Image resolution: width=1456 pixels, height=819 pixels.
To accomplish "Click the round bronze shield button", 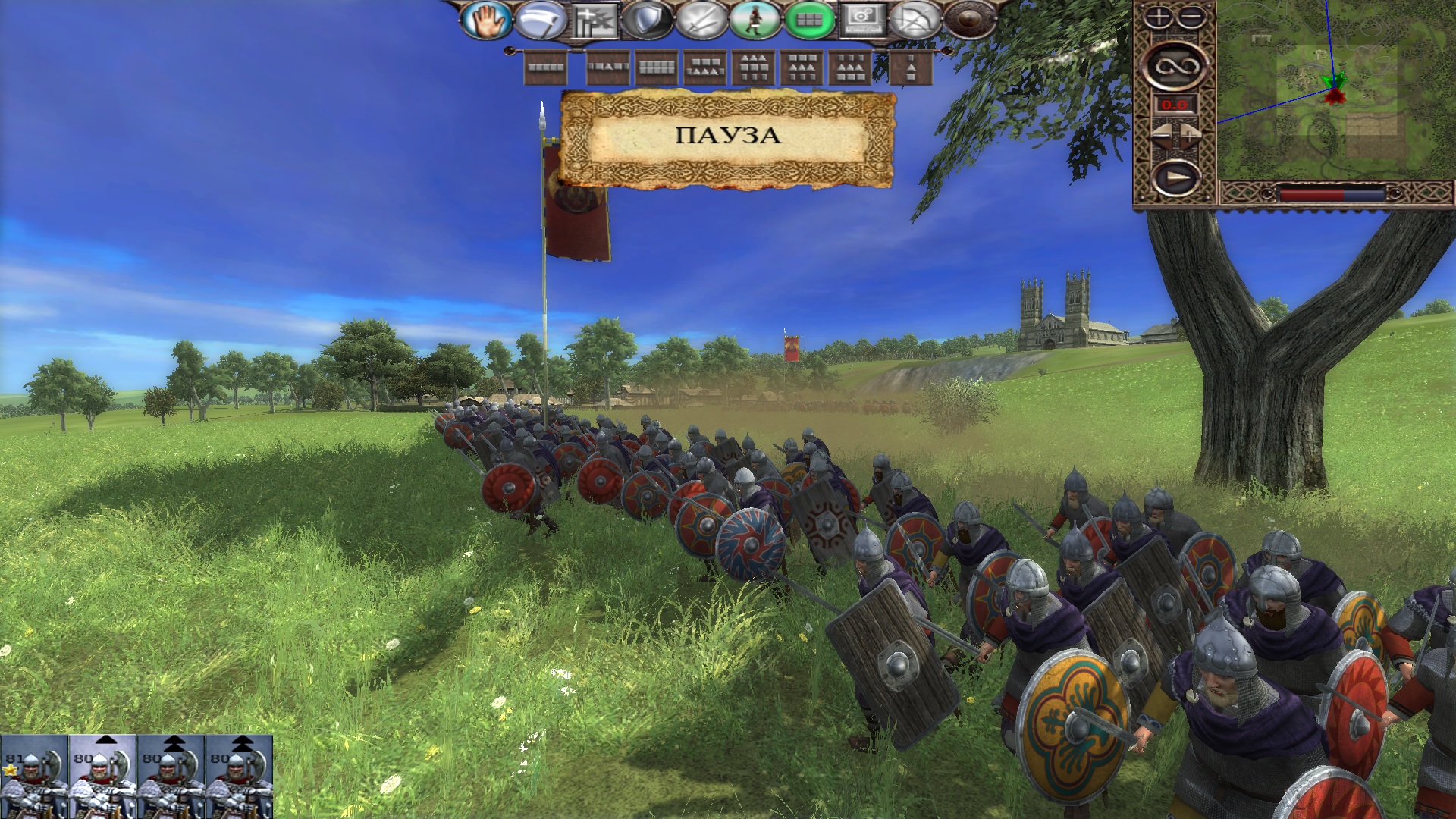I will (969, 20).
